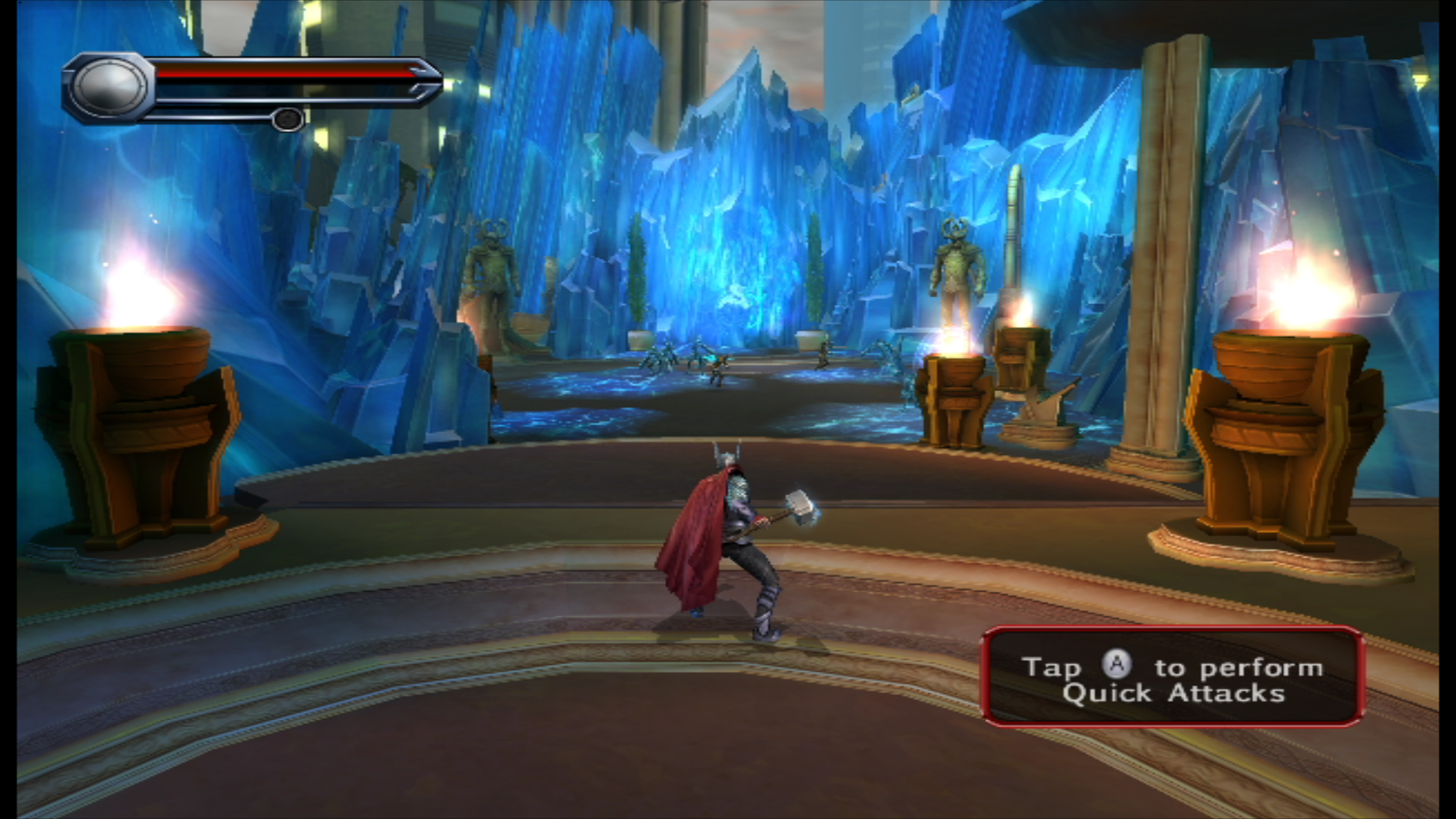Click the small dark circular indicator below the health bar

(288, 117)
